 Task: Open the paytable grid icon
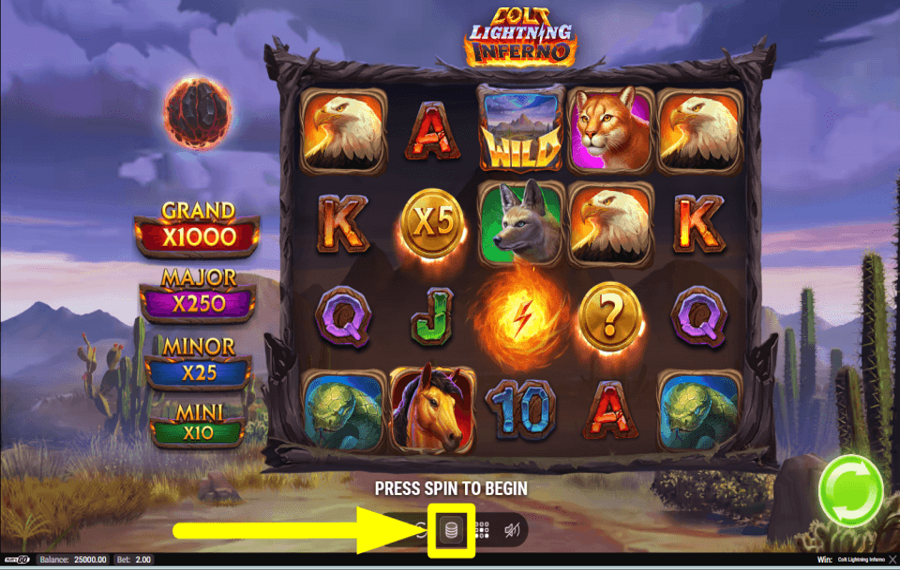[481, 531]
